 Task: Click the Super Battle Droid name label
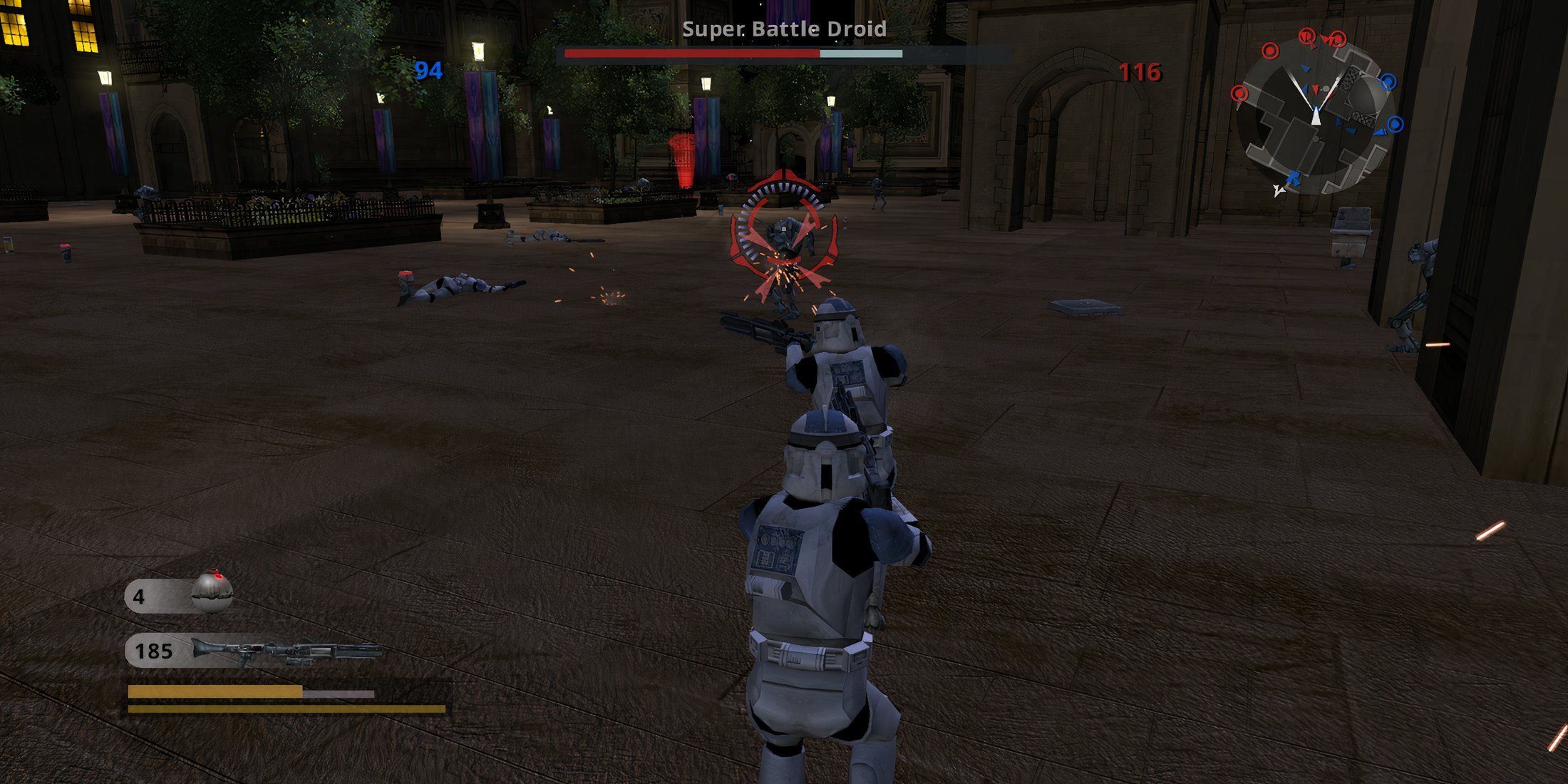point(783,30)
